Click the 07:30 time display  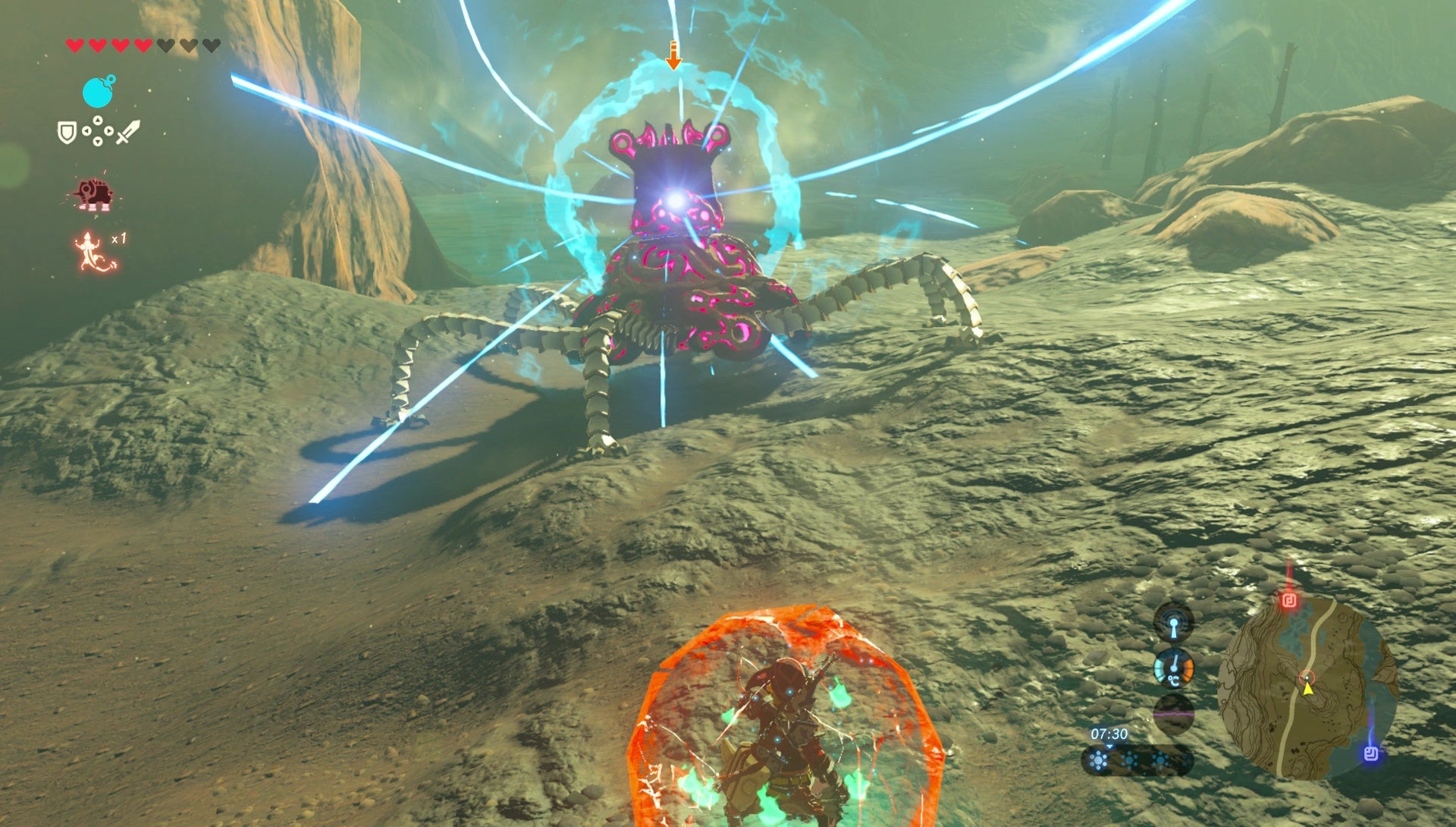[1109, 733]
